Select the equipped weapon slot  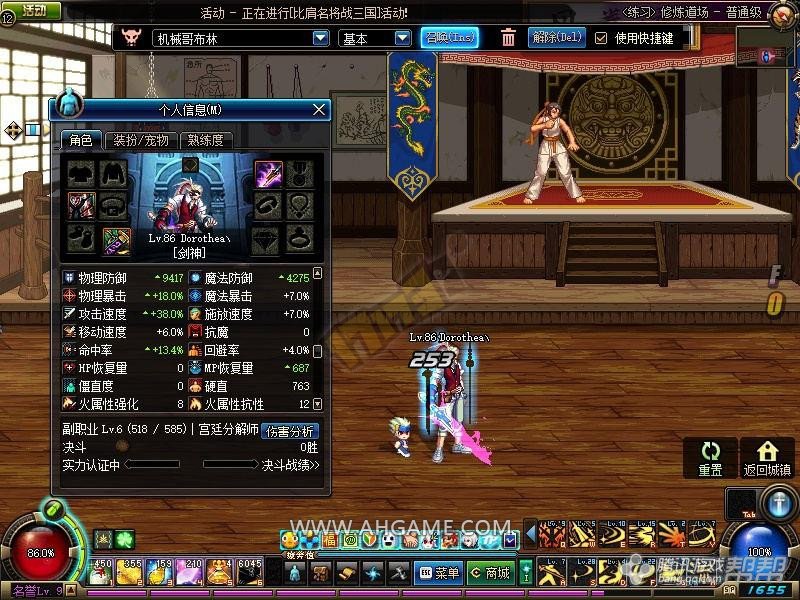269,174
